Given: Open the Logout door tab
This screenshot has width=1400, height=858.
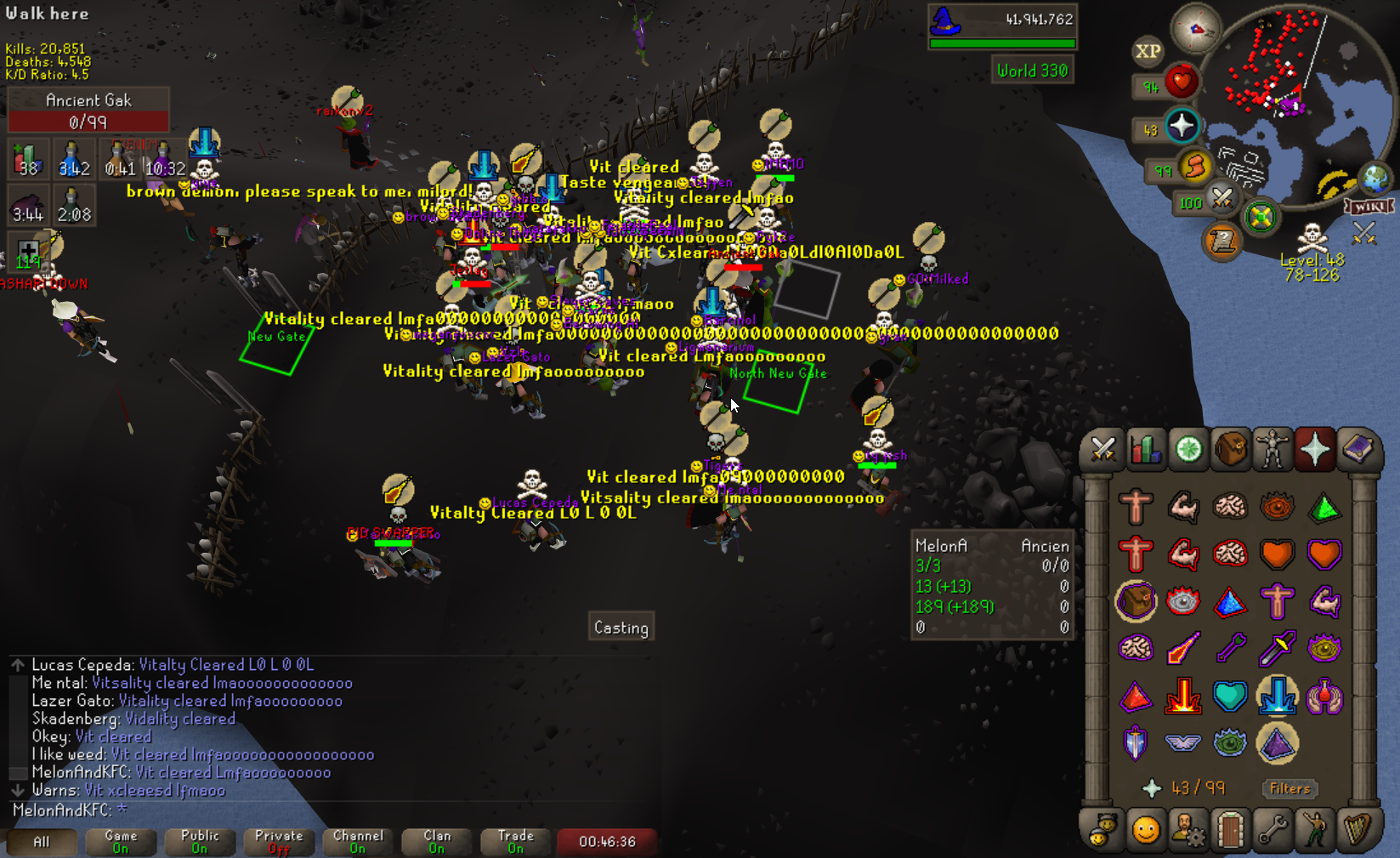Looking at the screenshot, I should [1230, 829].
